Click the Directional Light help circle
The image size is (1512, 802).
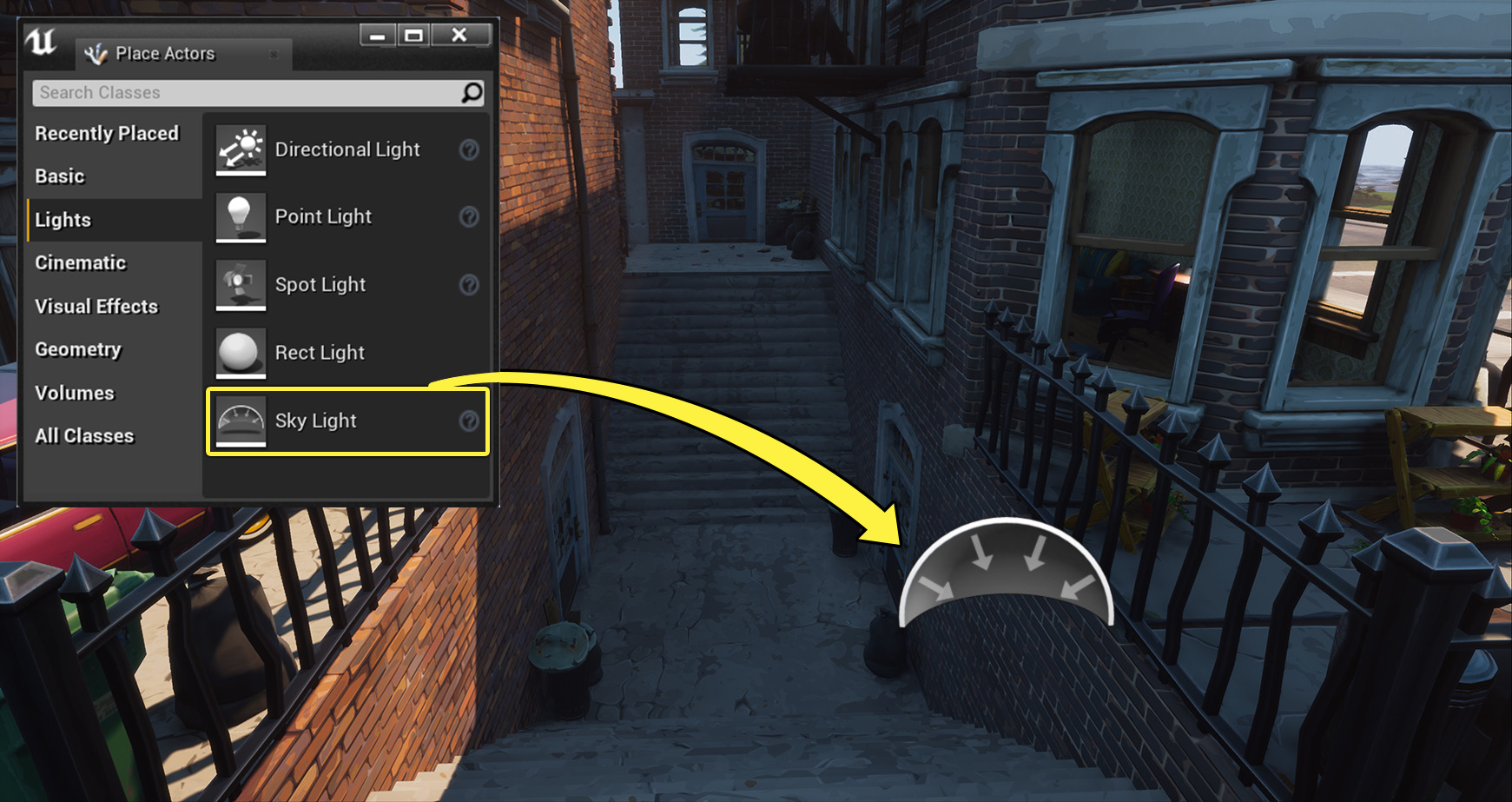(469, 150)
